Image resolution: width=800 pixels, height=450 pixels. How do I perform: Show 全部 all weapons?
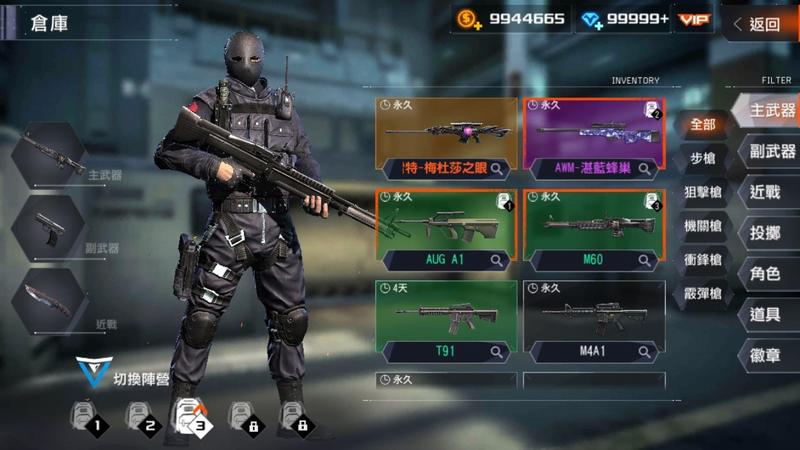(702, 125)
